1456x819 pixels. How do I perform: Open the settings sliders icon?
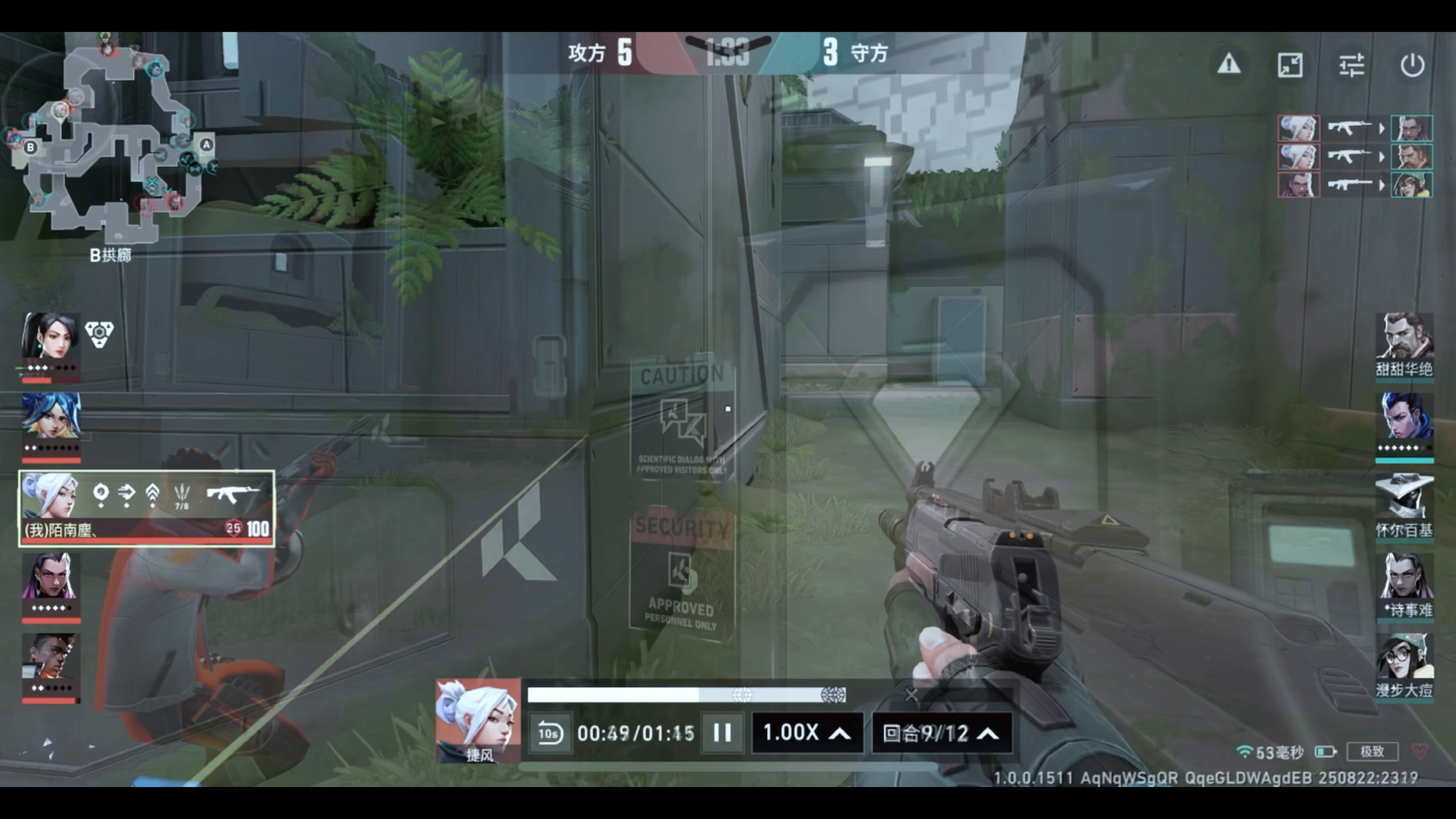[1352, 65]
